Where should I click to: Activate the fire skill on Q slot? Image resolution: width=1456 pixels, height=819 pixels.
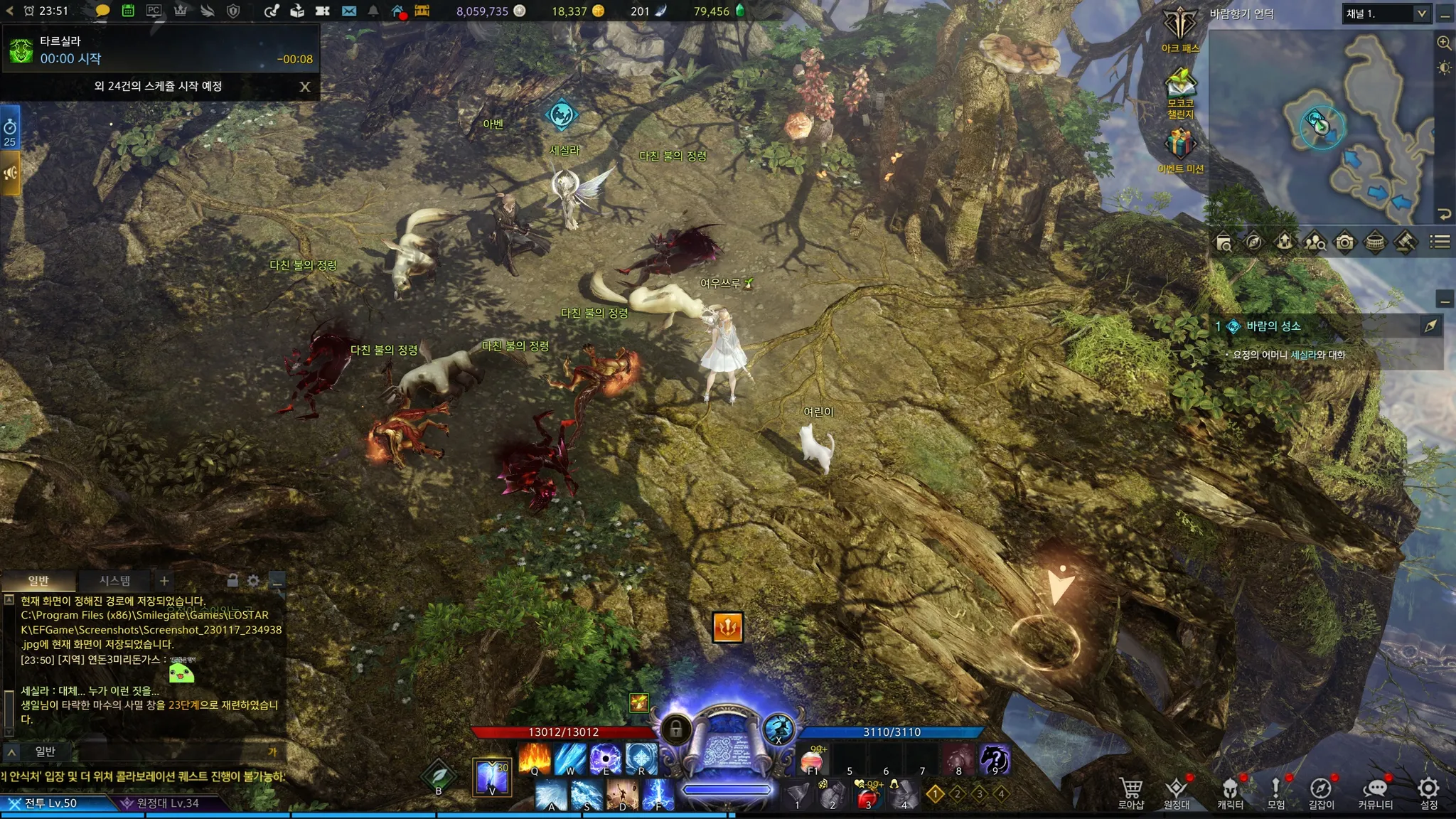[535, 758]
